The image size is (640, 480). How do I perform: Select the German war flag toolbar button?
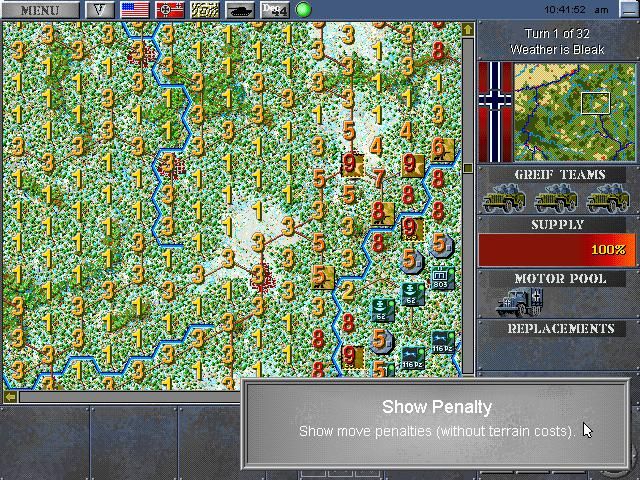170,10
